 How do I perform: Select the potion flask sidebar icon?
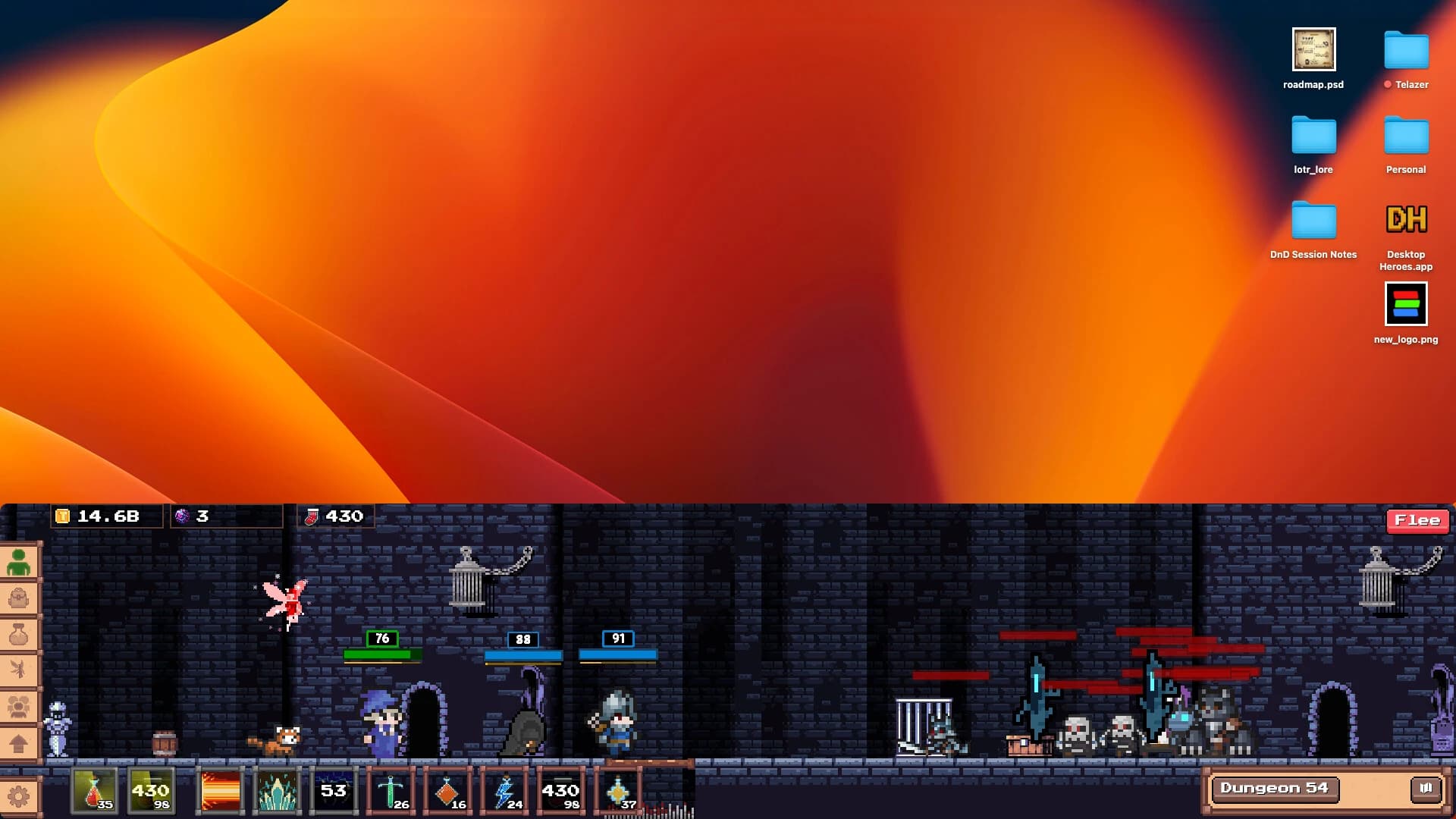(20, 632)
